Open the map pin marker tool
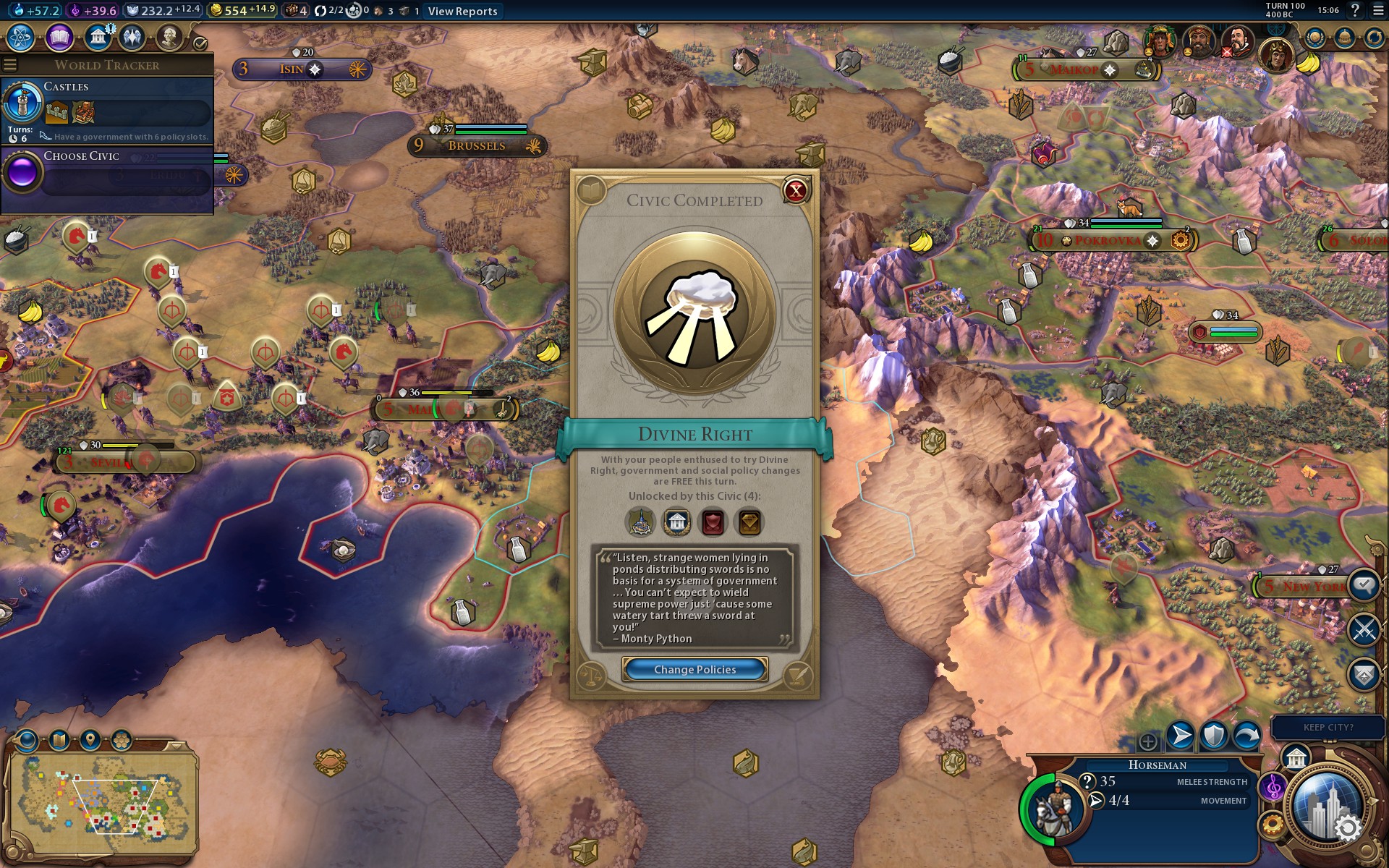 [x=90, y=740]
